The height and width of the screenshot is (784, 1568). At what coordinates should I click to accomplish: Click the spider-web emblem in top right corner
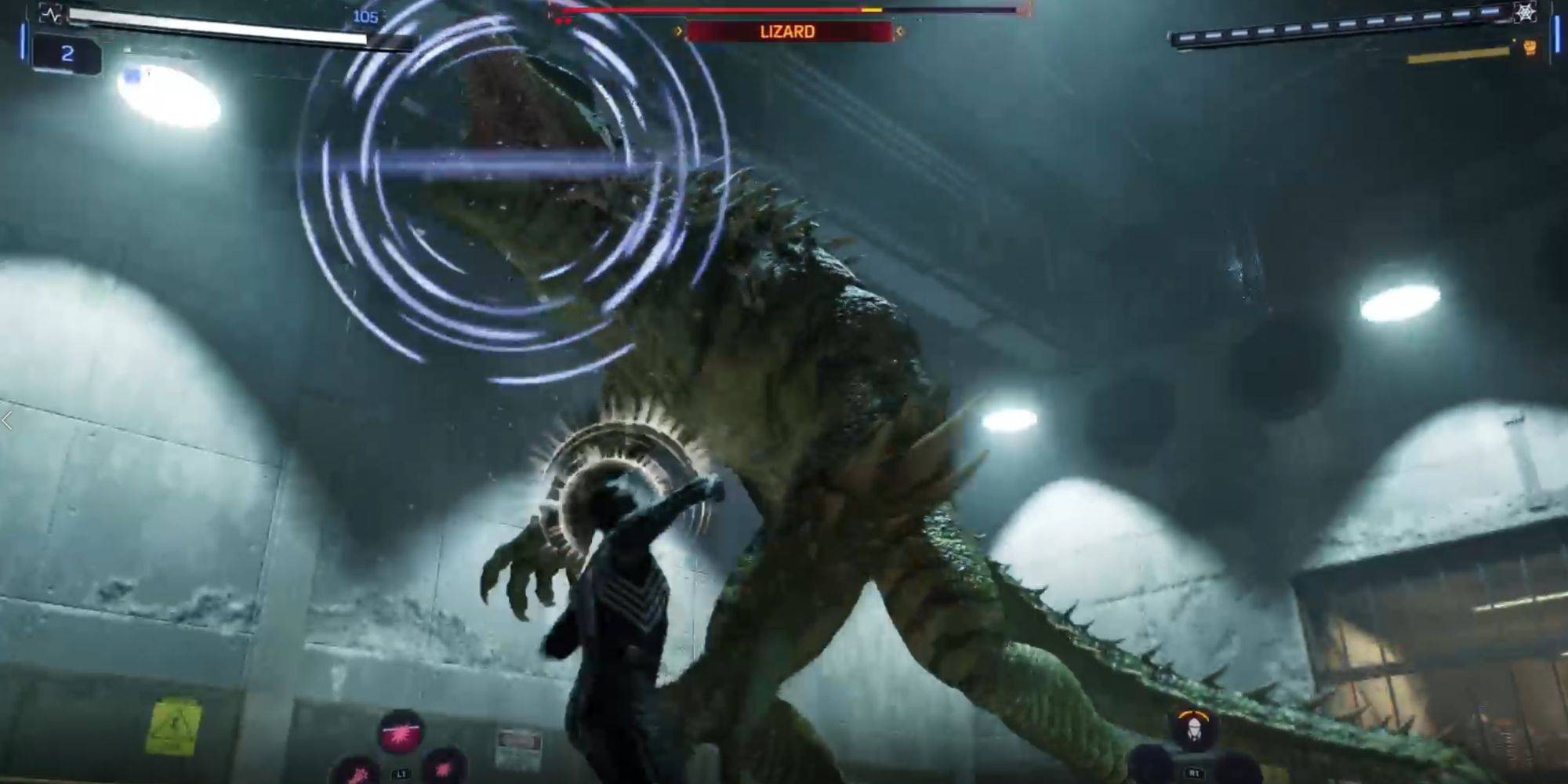(x=1525, y=14)
